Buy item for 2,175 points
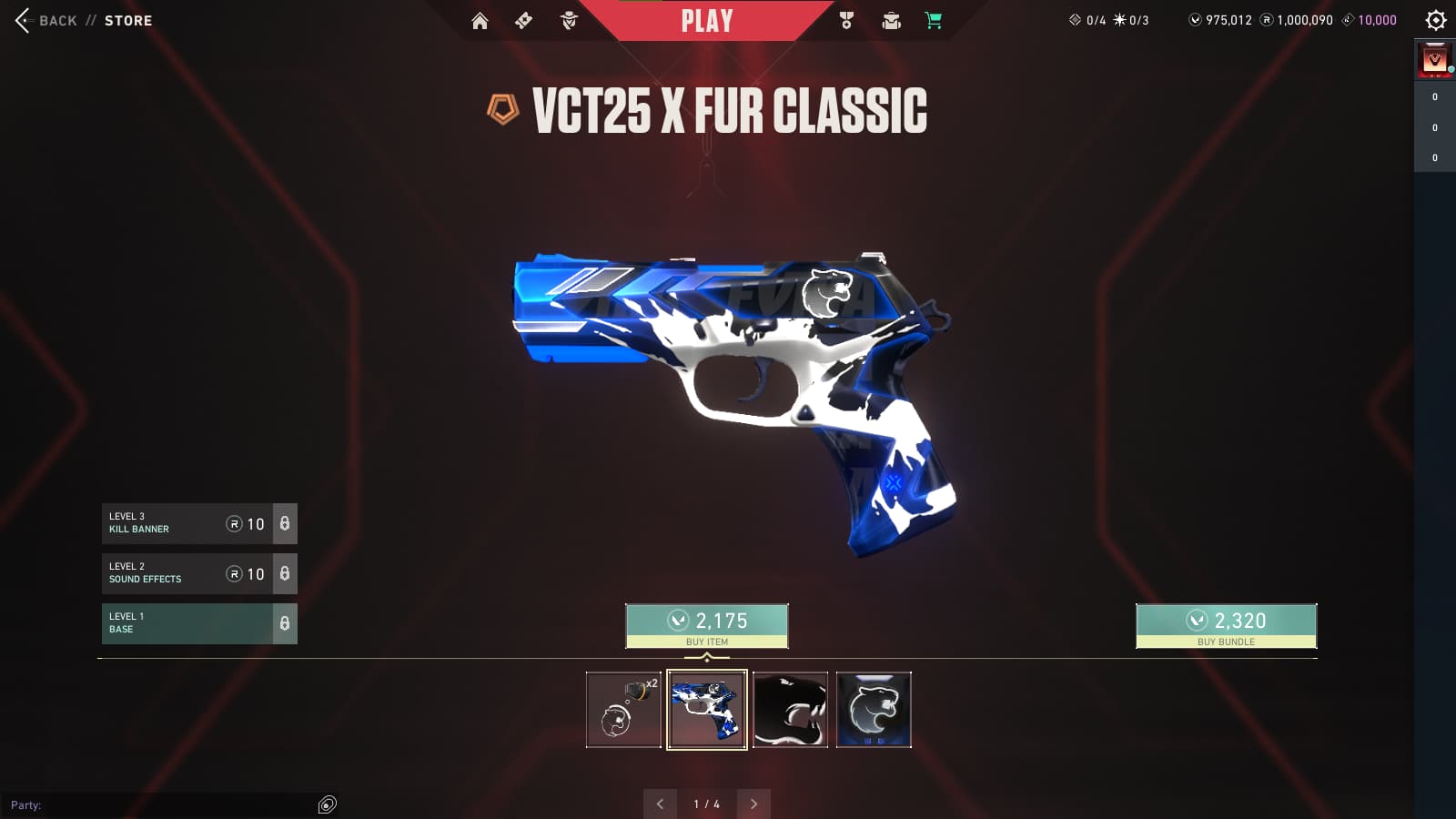The image size is (1456, 819). coord(707,626)
